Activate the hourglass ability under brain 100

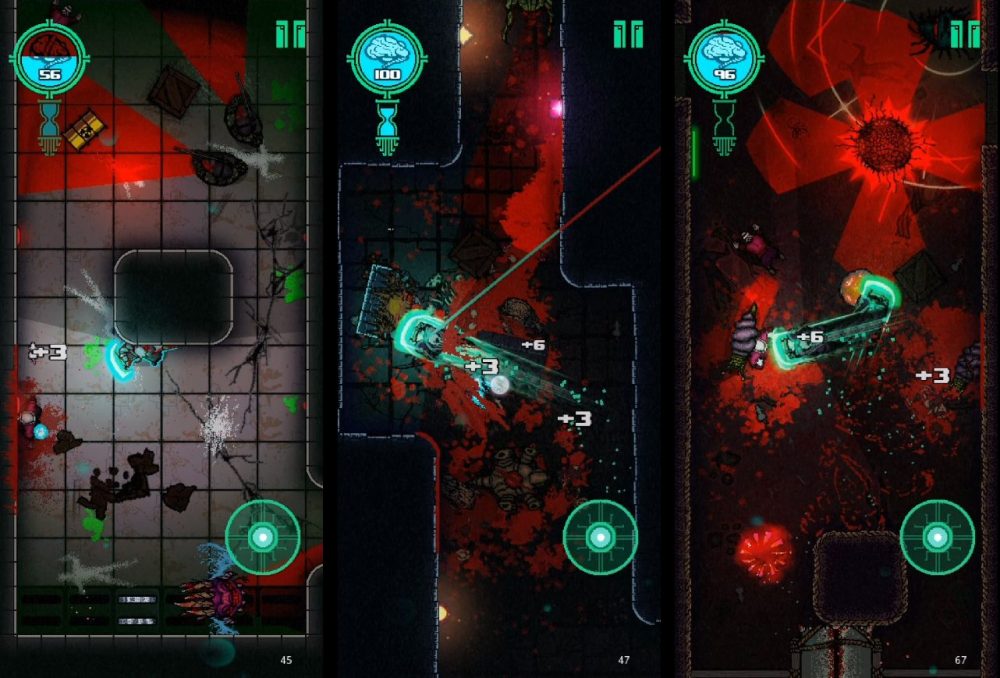[x=387, y=127]
